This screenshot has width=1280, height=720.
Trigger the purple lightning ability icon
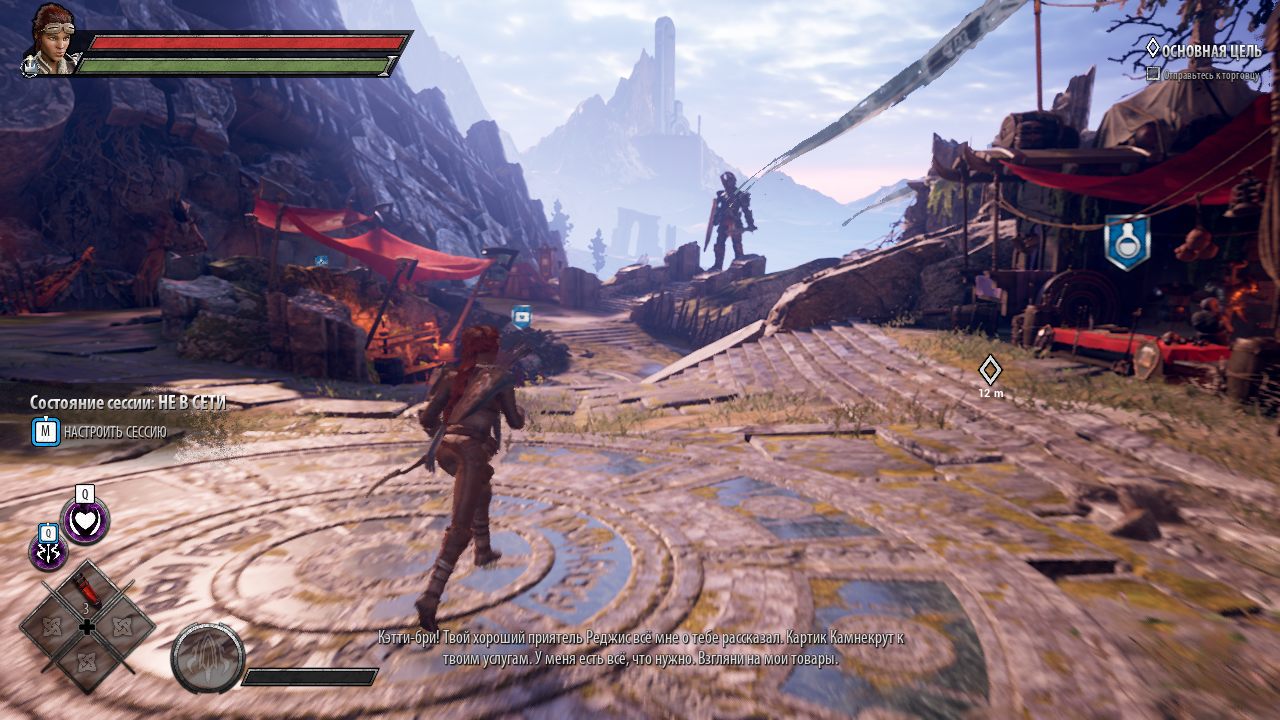(x=48, y=553)
